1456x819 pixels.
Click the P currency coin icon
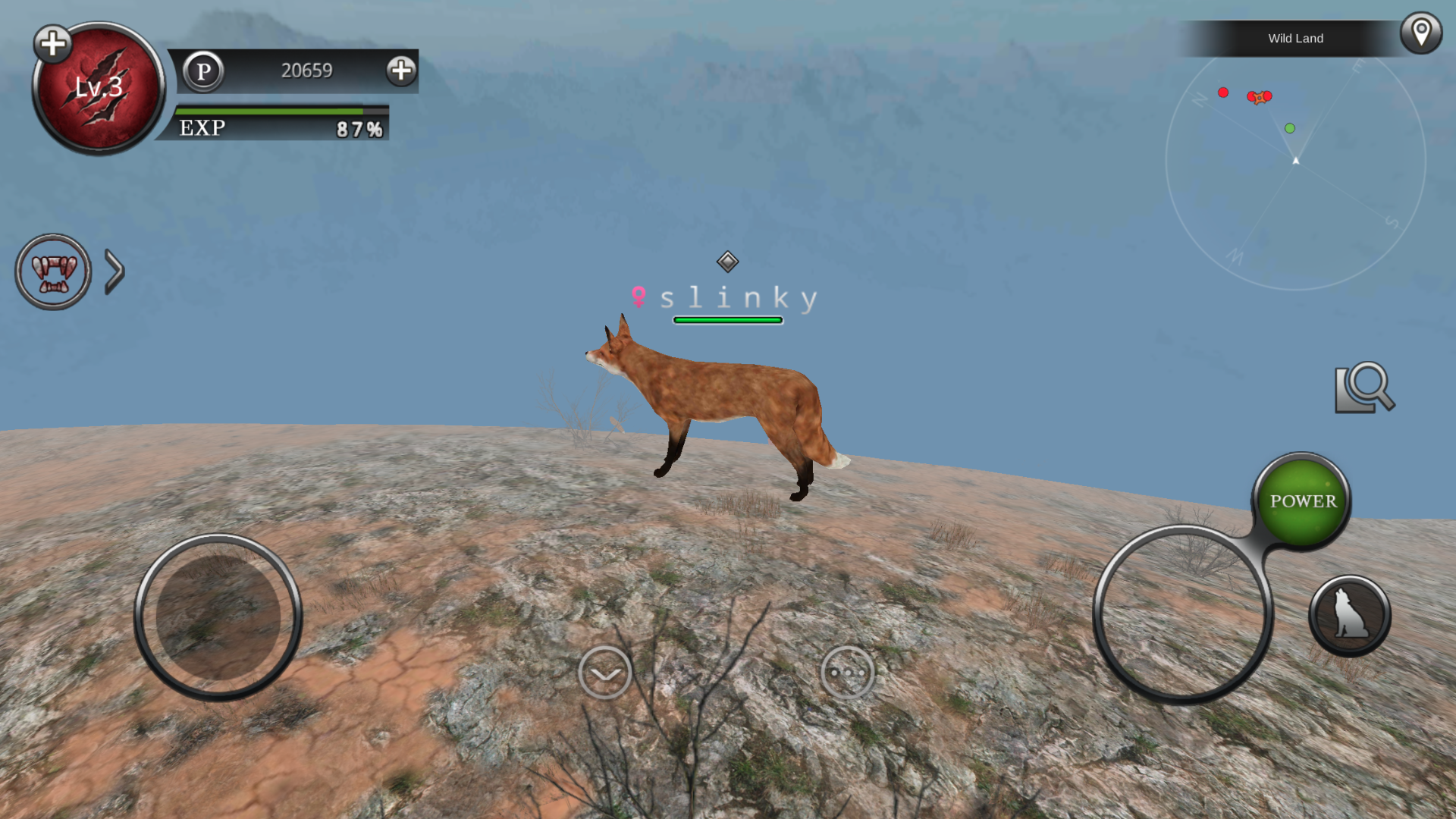coord(203,72)
